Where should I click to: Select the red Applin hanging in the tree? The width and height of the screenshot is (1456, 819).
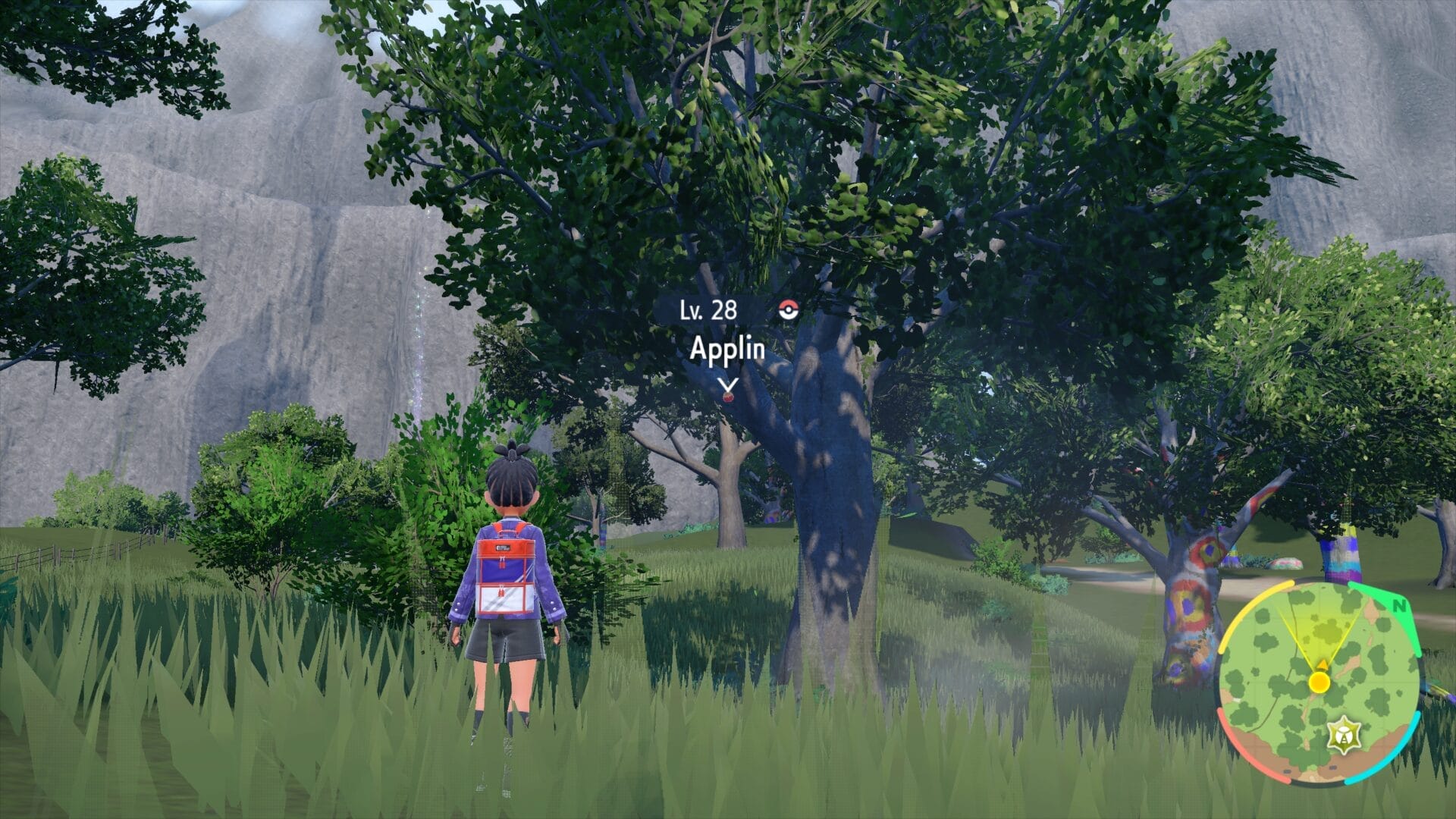728,398
